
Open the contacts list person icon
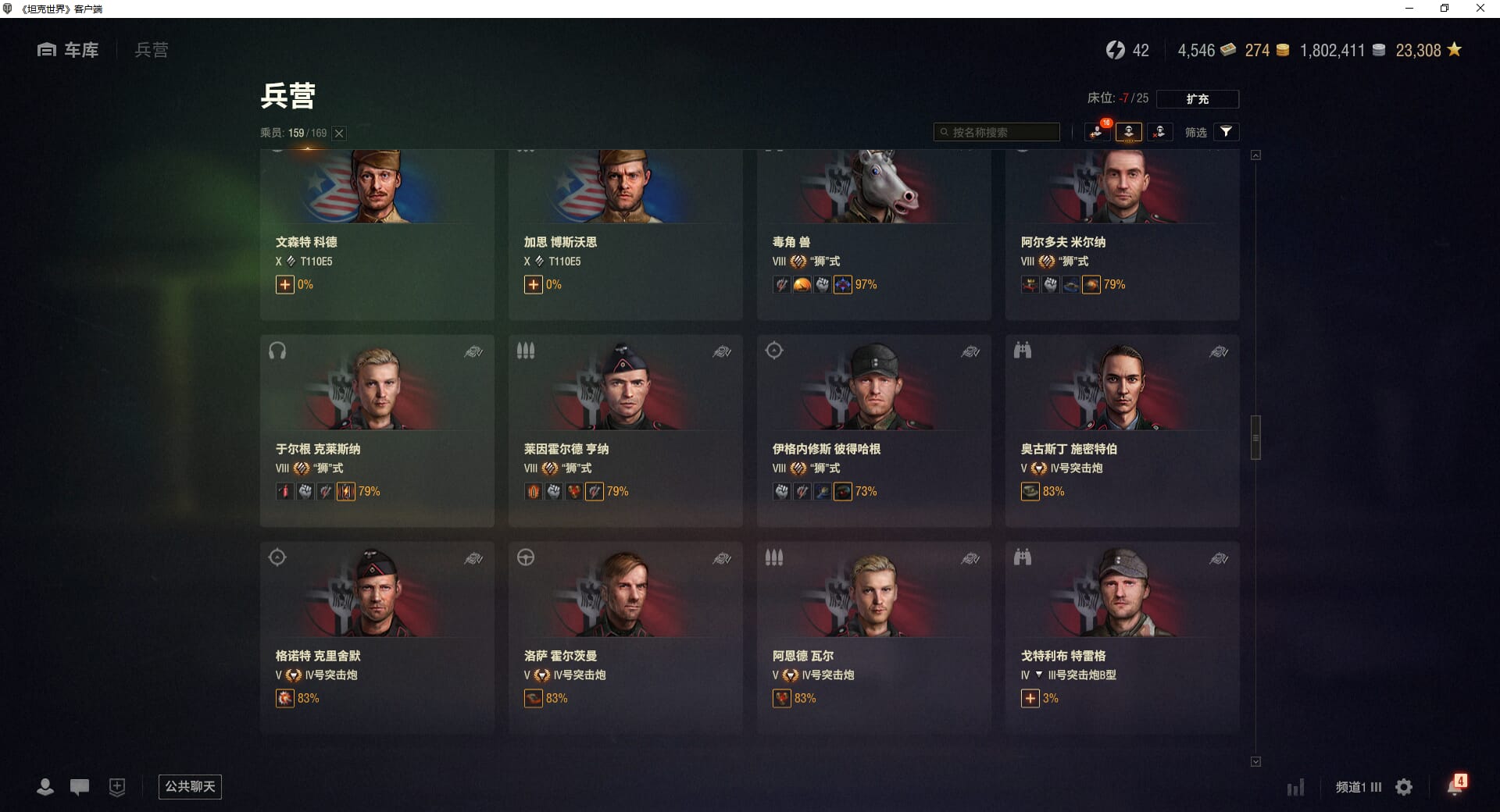(45, 787)
